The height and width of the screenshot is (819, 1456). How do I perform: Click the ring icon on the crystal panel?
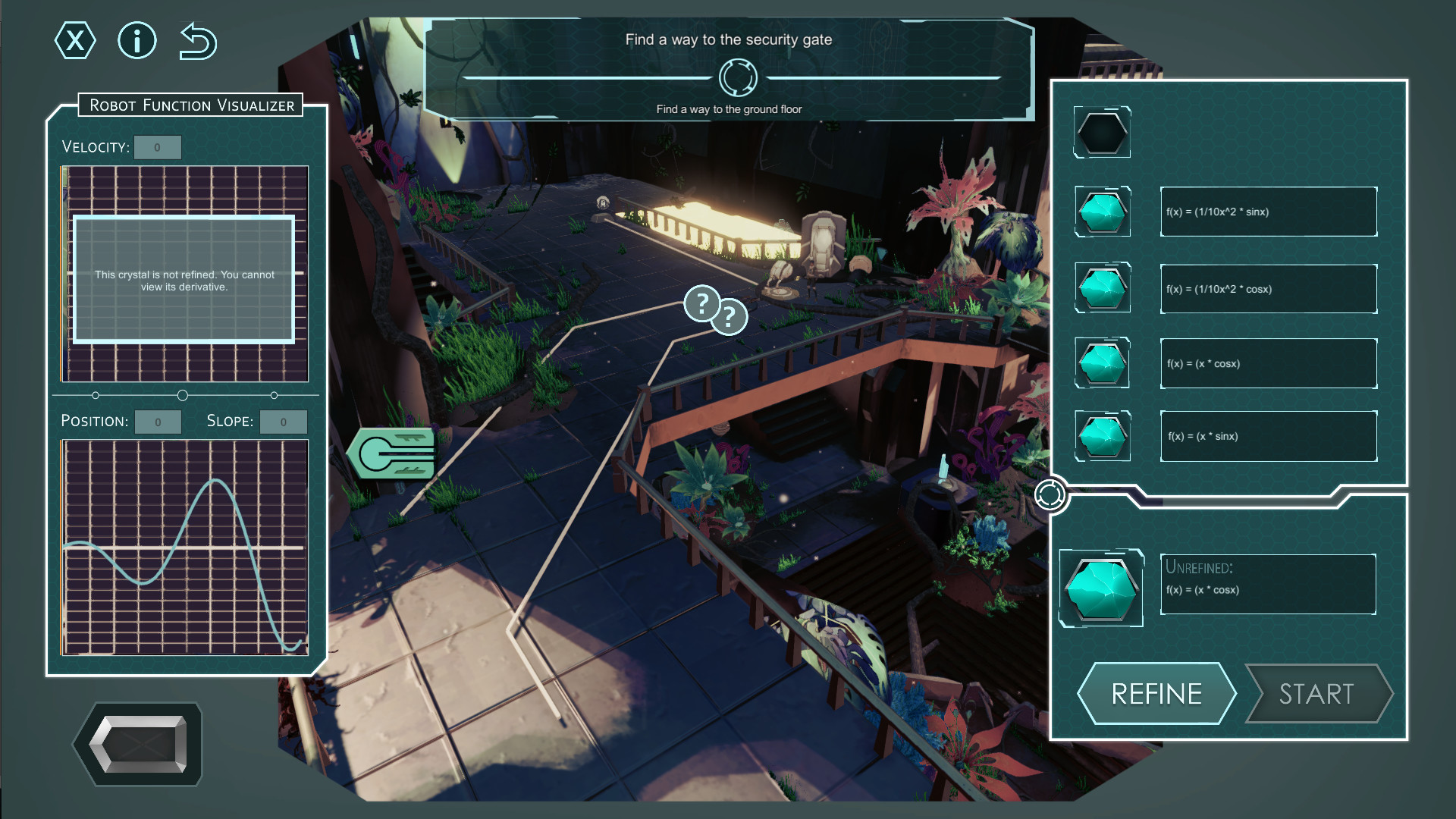1050,494
